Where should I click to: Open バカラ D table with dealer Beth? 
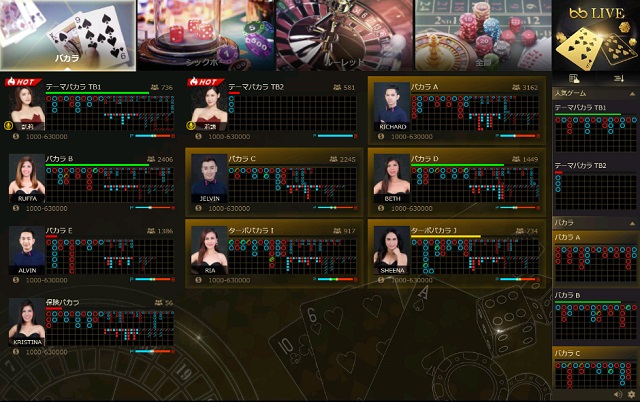pos(457,182)
